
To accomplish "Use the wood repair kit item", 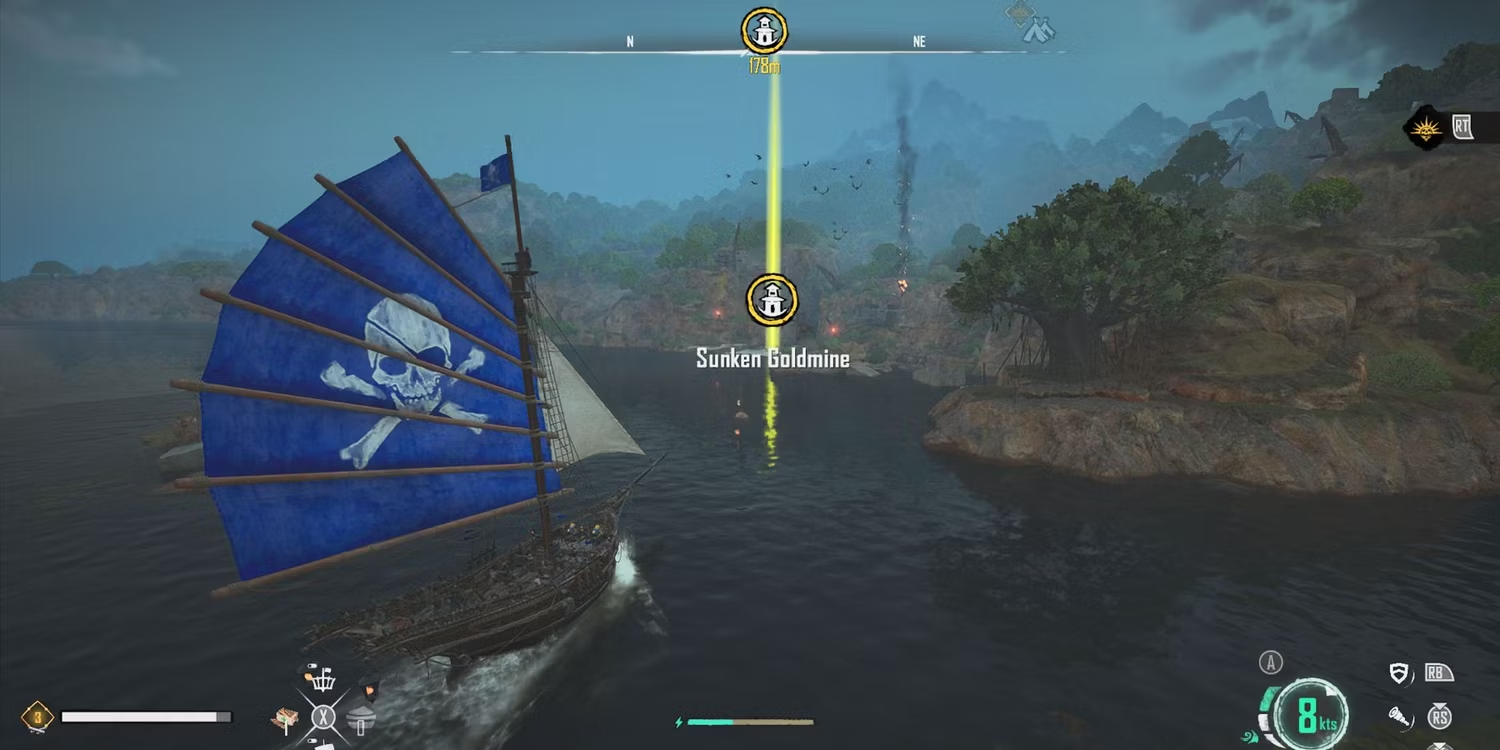I will (286, 718).
